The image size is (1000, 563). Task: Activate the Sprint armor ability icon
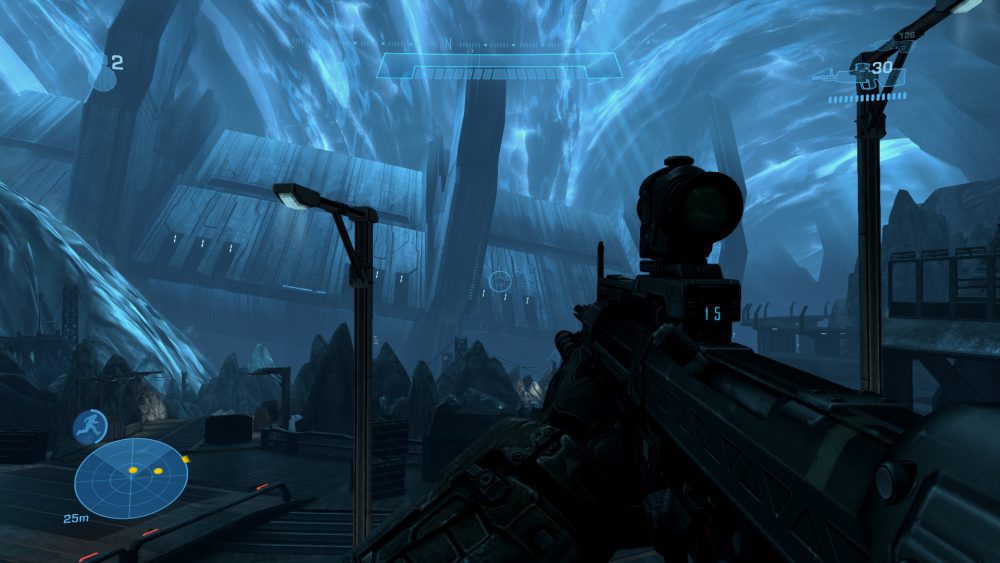tap(90, 427)
